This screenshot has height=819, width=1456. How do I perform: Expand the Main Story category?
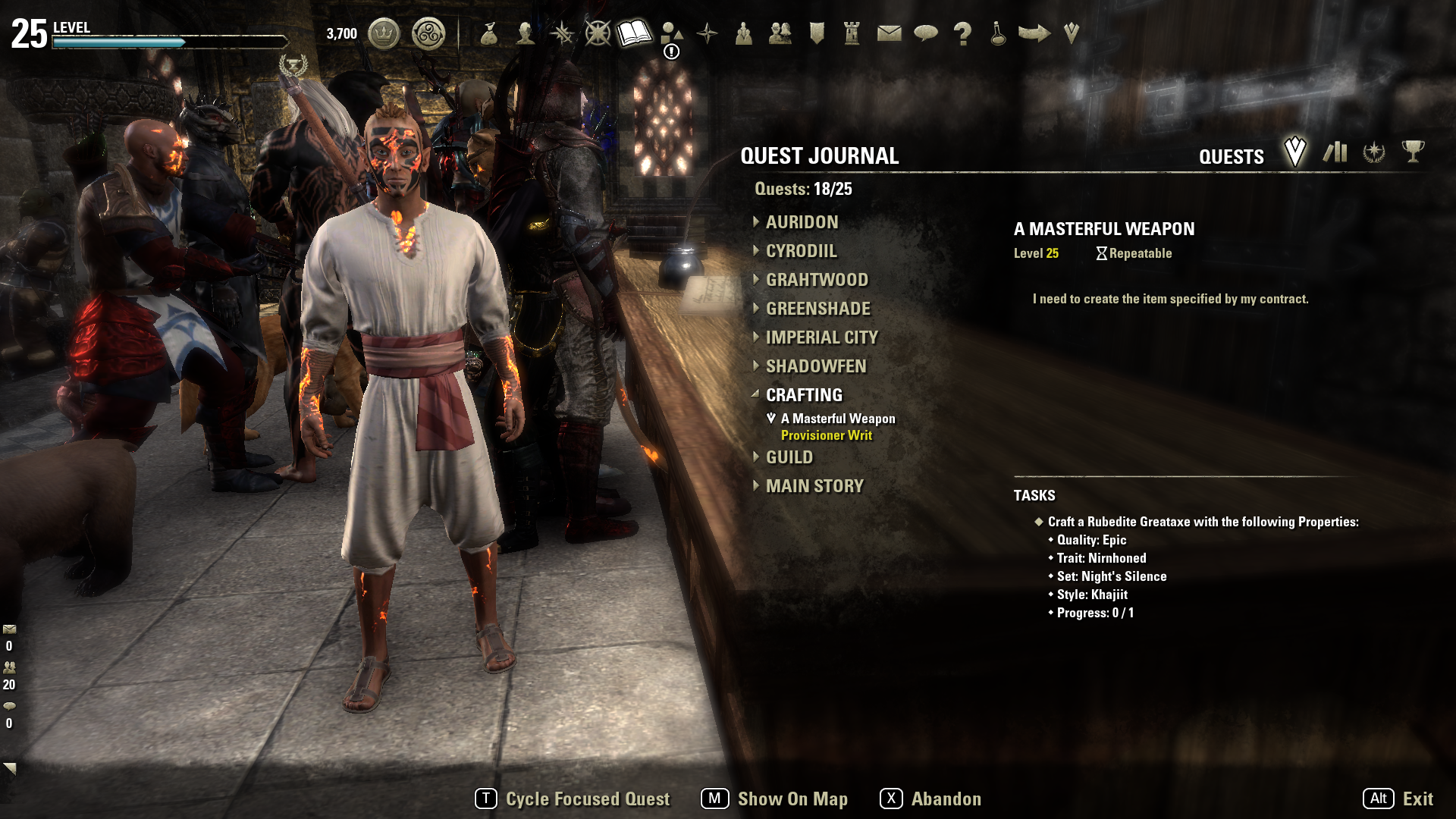(x=814, y=486)
